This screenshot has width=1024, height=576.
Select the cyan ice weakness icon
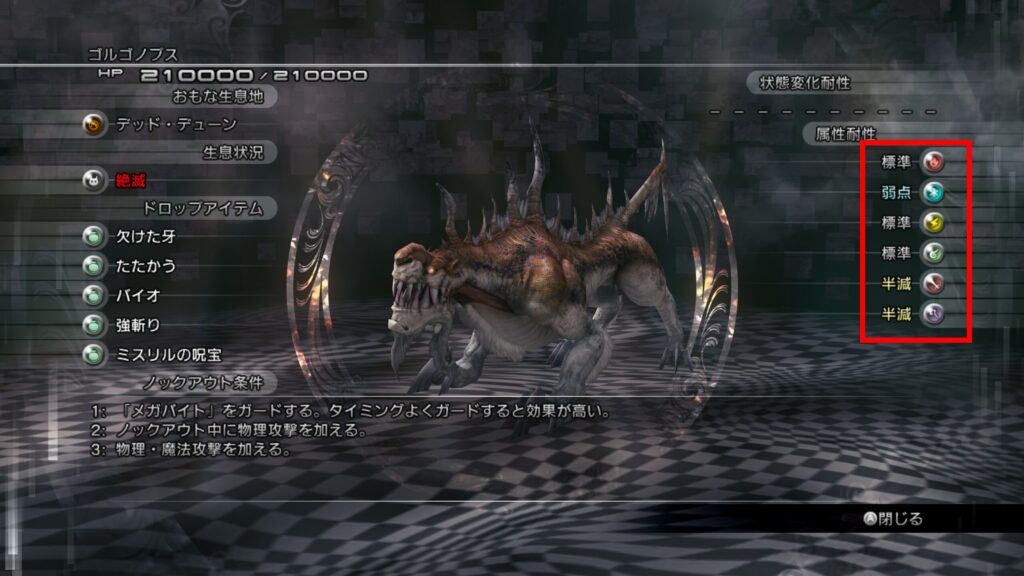tap(932, 192)
